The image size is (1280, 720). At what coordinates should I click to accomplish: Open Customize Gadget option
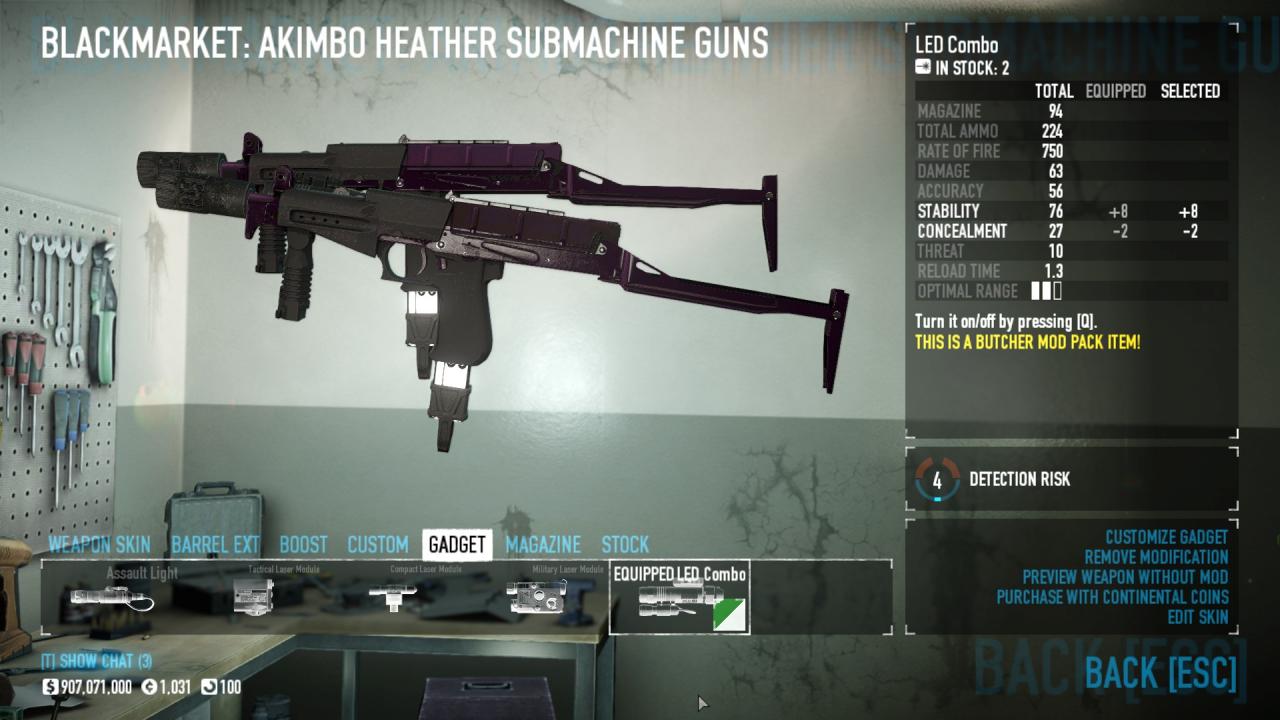pyautogui.click(x=1166, y=537)
